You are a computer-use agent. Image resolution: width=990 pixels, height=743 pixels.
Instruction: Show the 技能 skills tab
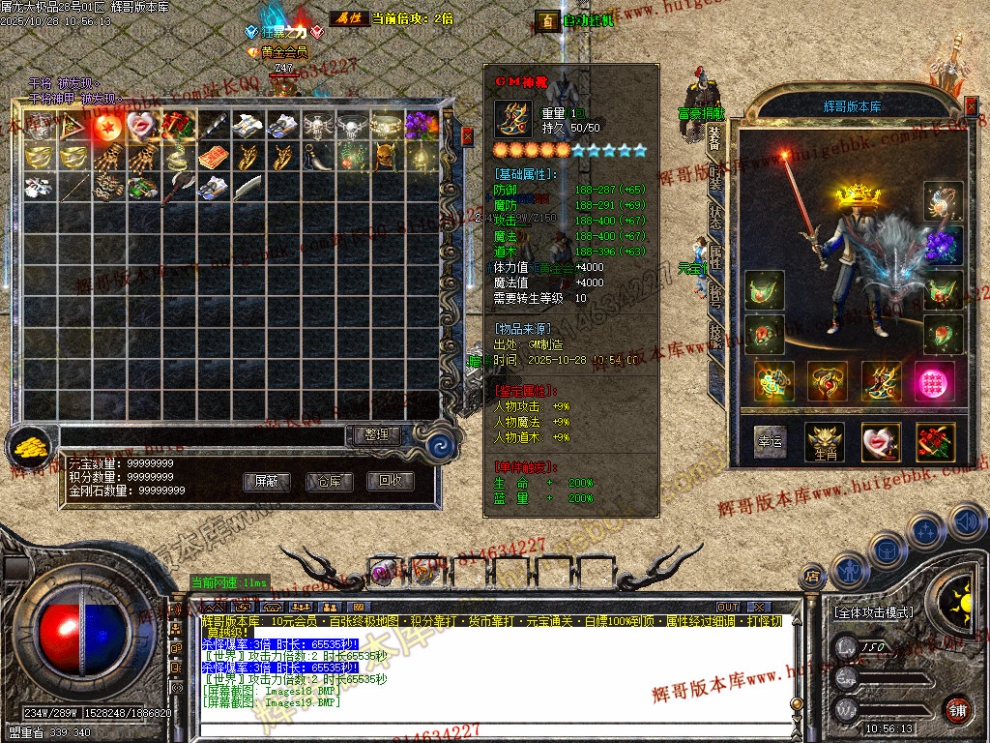tap(715, 334)
